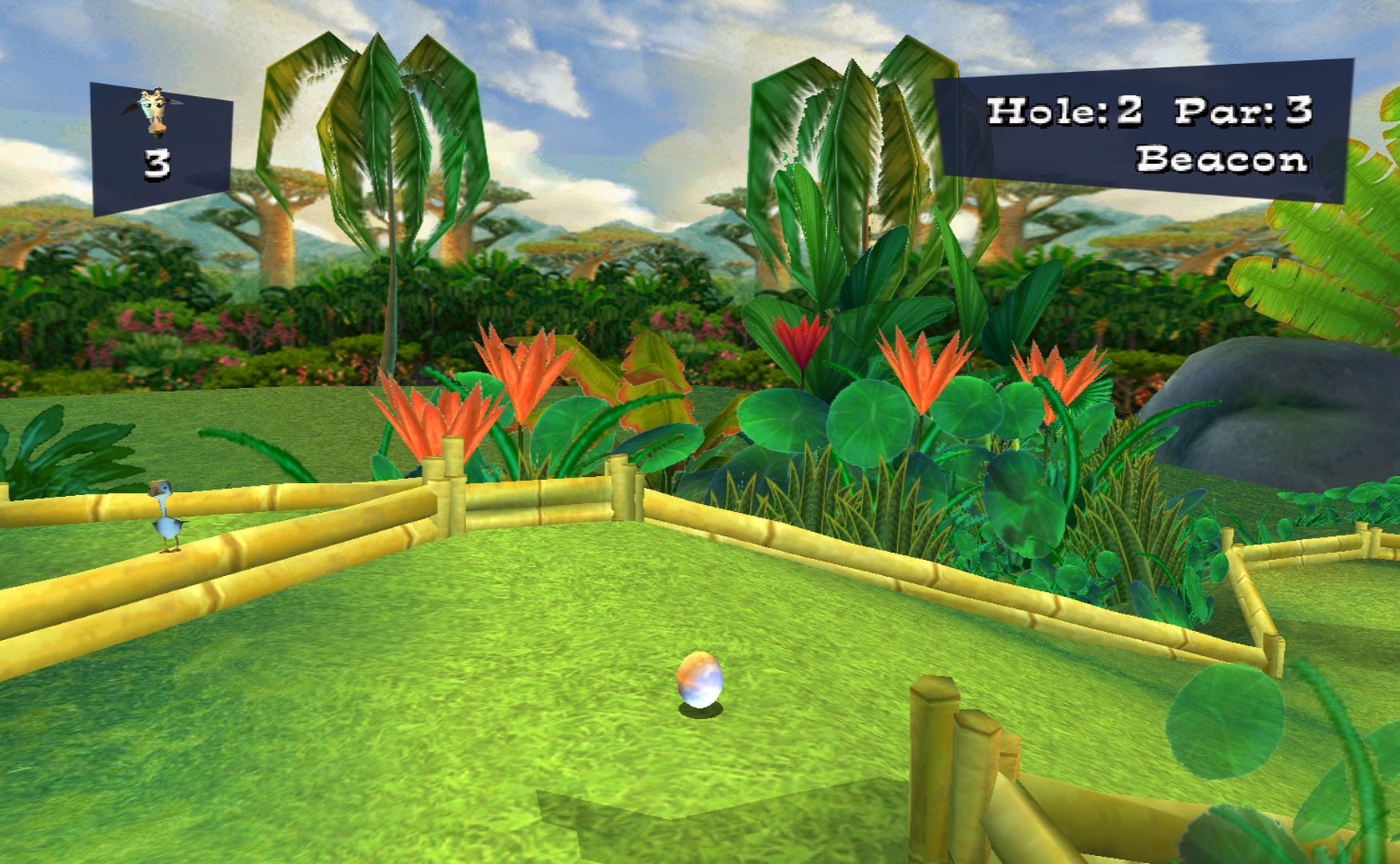Click the player character portrait icon
1400x864 pixels.
click(154, 110)
